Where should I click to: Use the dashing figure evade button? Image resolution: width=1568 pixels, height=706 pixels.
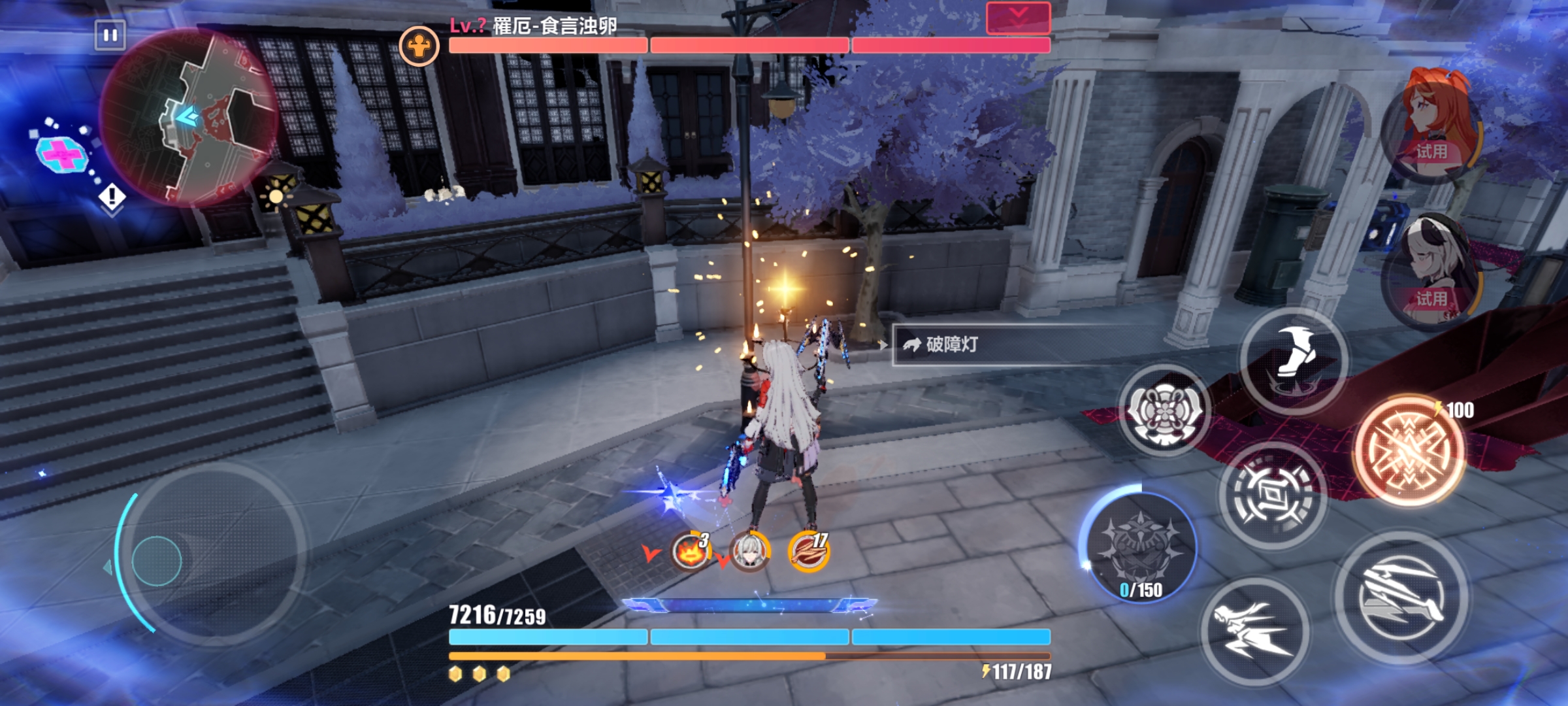pos(1254,631)
